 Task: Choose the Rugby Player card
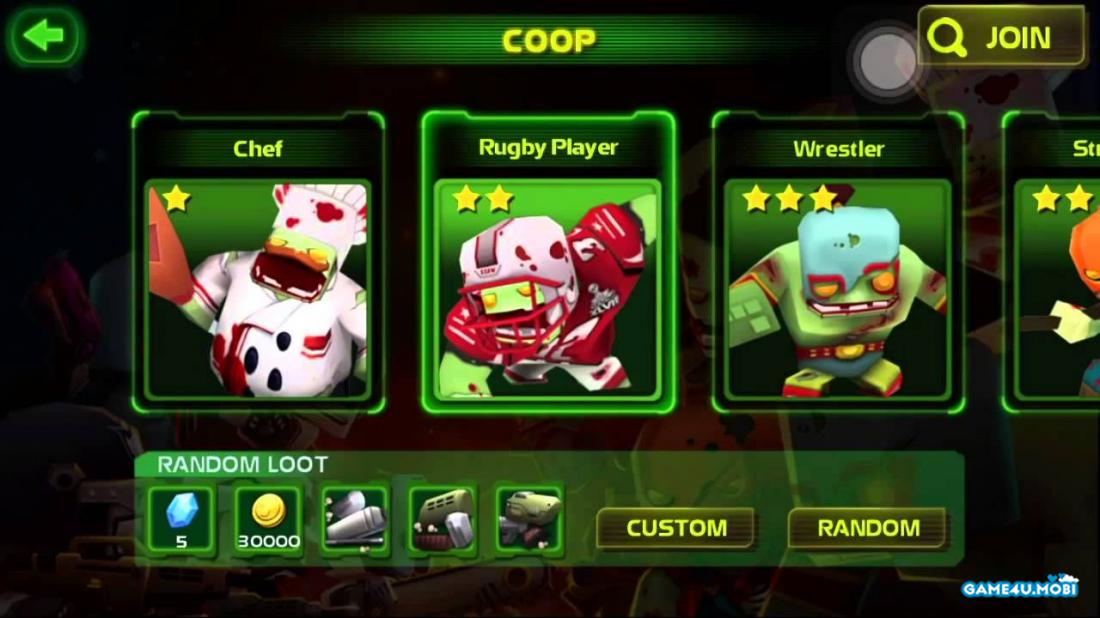[548, 263]
